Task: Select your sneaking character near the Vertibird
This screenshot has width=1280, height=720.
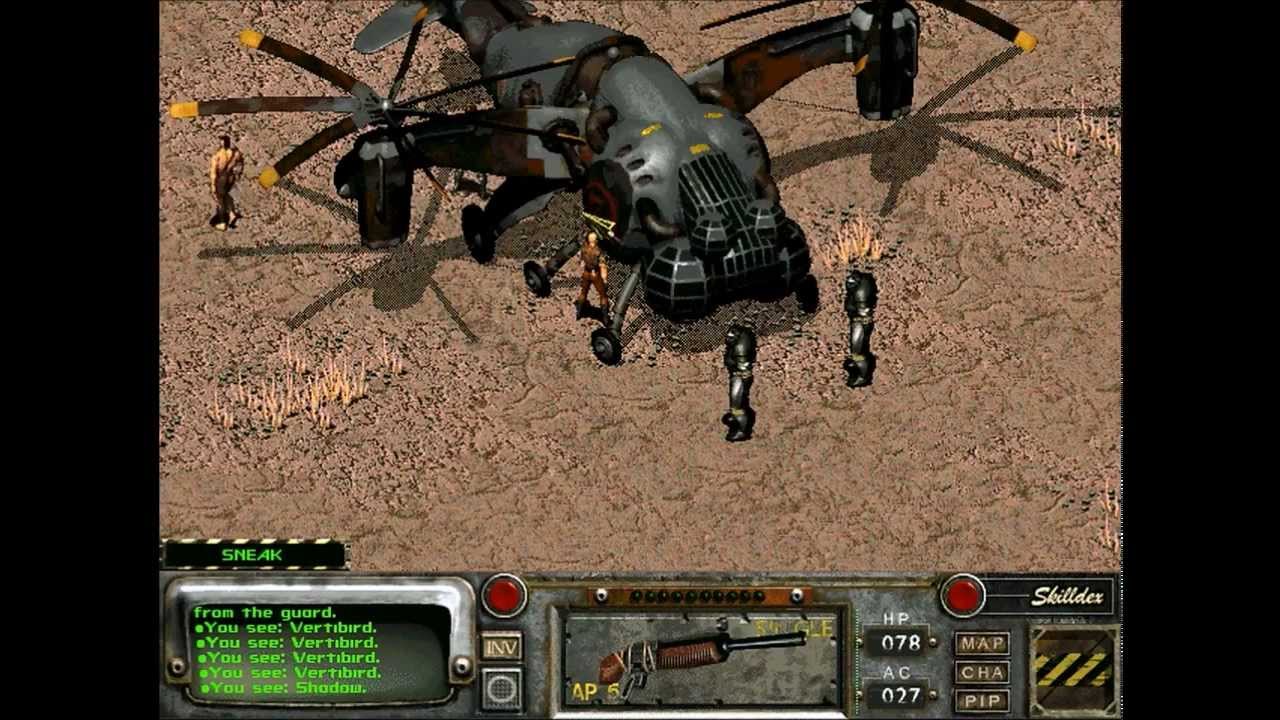Action: click(x=594, y=270)
